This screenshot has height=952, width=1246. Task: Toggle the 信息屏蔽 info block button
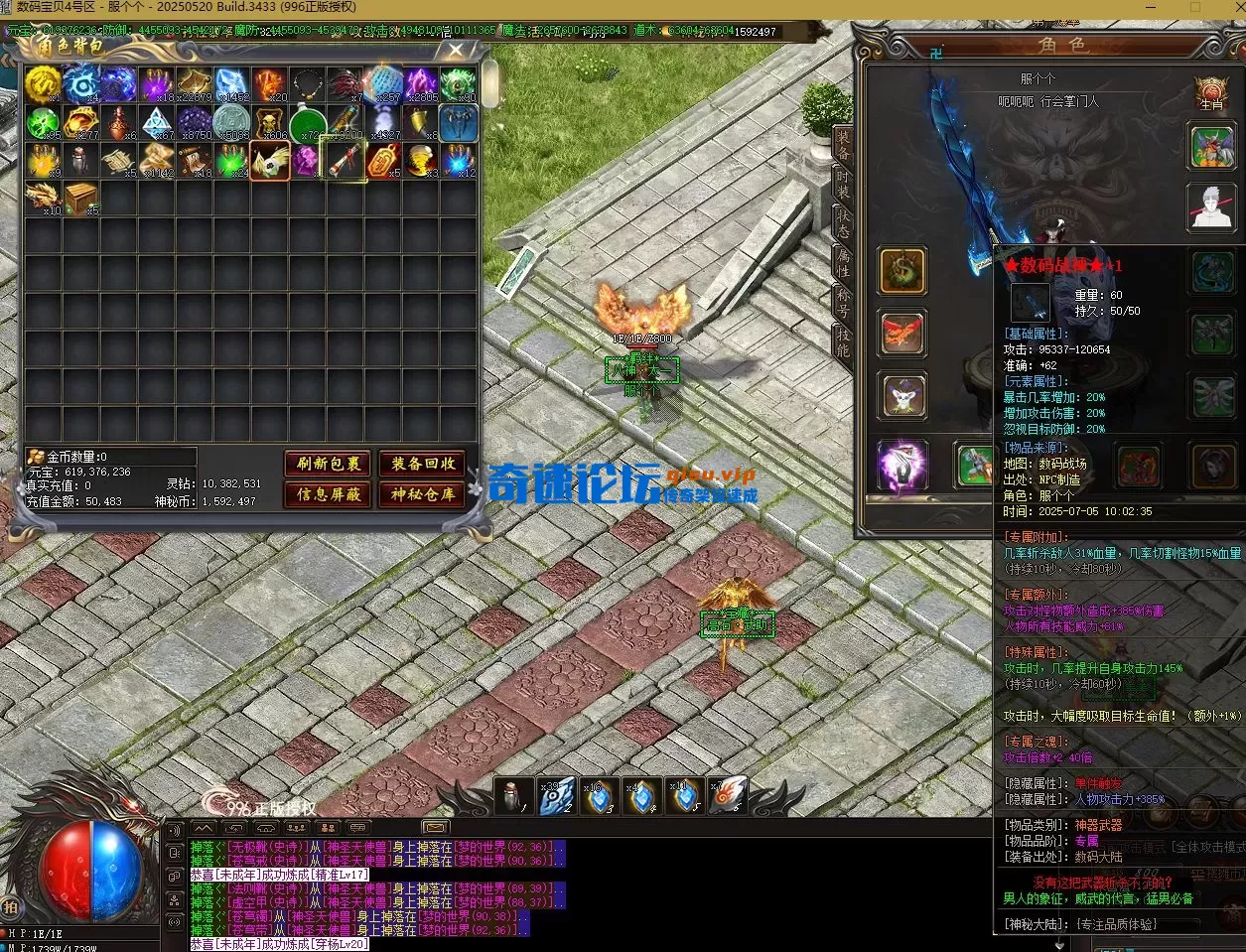(x=329, y=494)
